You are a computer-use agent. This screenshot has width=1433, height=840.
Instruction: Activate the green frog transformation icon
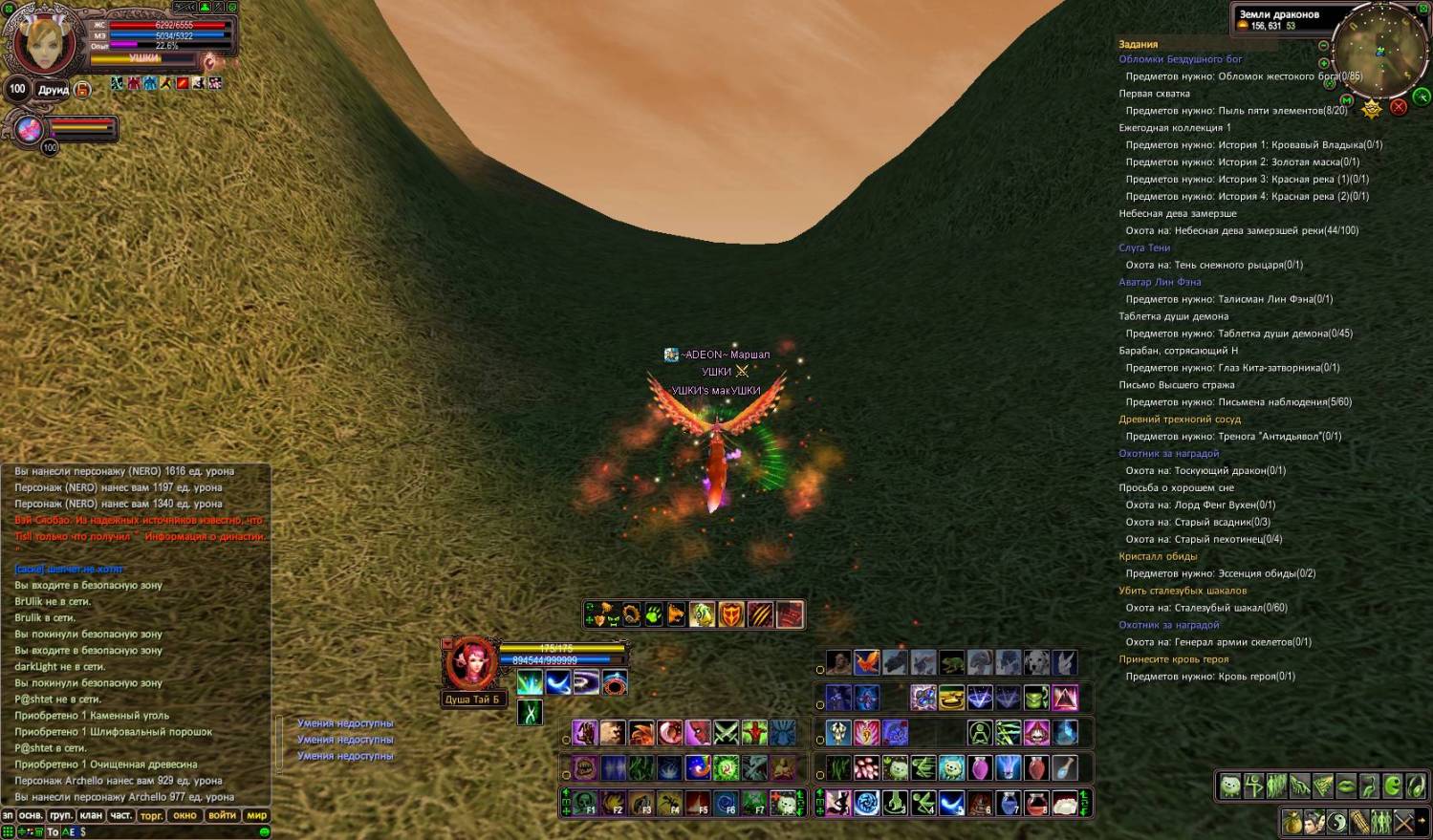point(951,662)
